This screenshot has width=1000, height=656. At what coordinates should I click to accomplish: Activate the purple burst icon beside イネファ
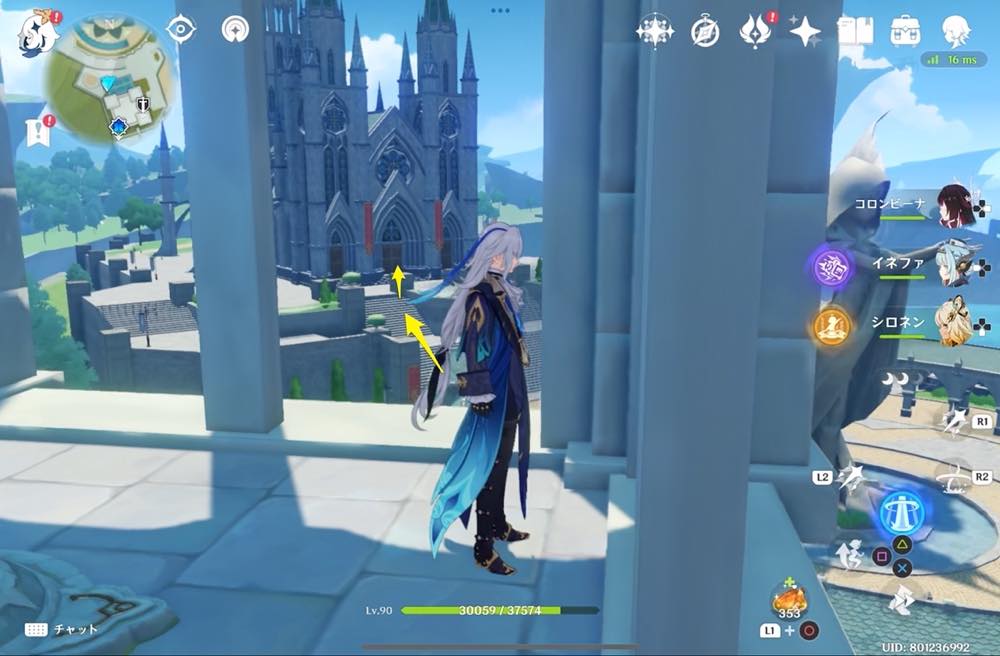tap(832, 268)
